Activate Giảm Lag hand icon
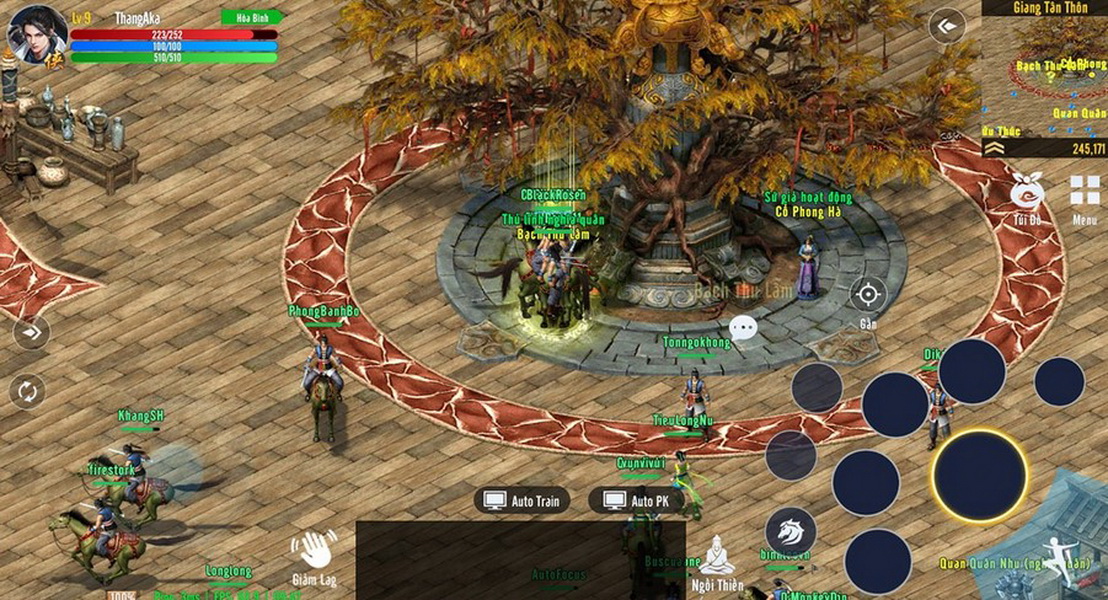 coord(313,551)
